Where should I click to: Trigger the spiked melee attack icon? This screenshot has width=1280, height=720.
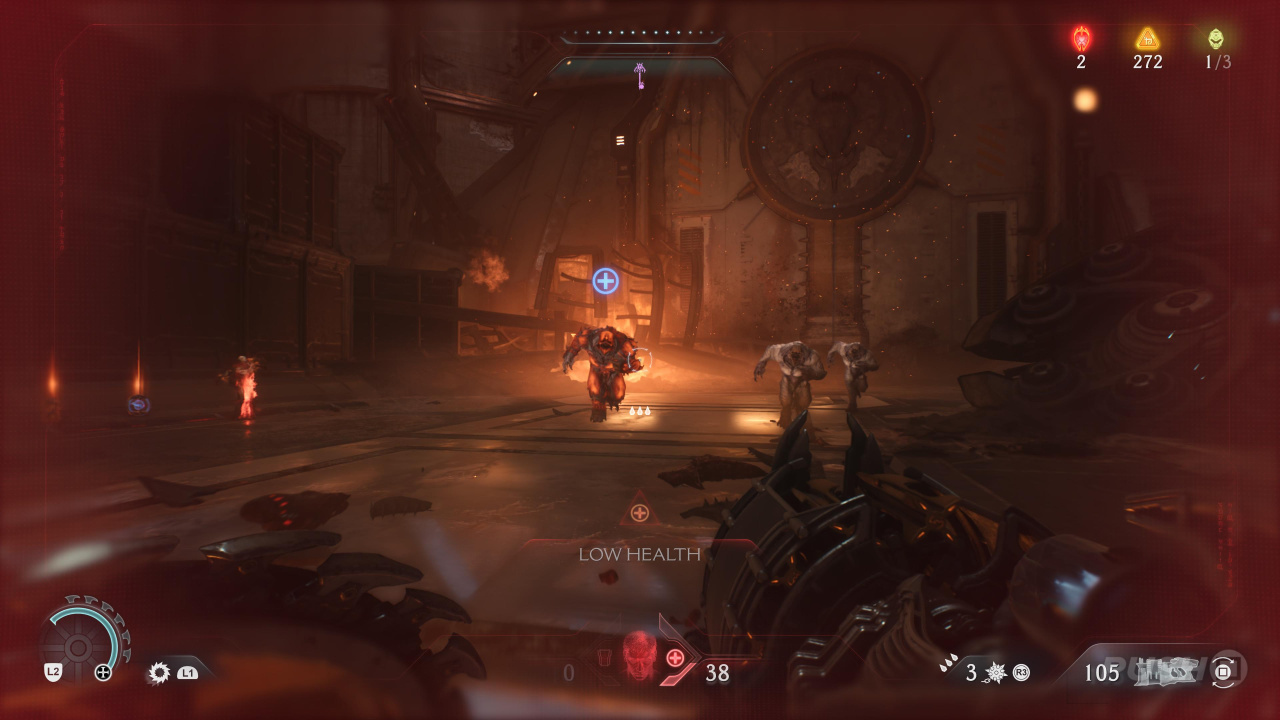(158, 672)
